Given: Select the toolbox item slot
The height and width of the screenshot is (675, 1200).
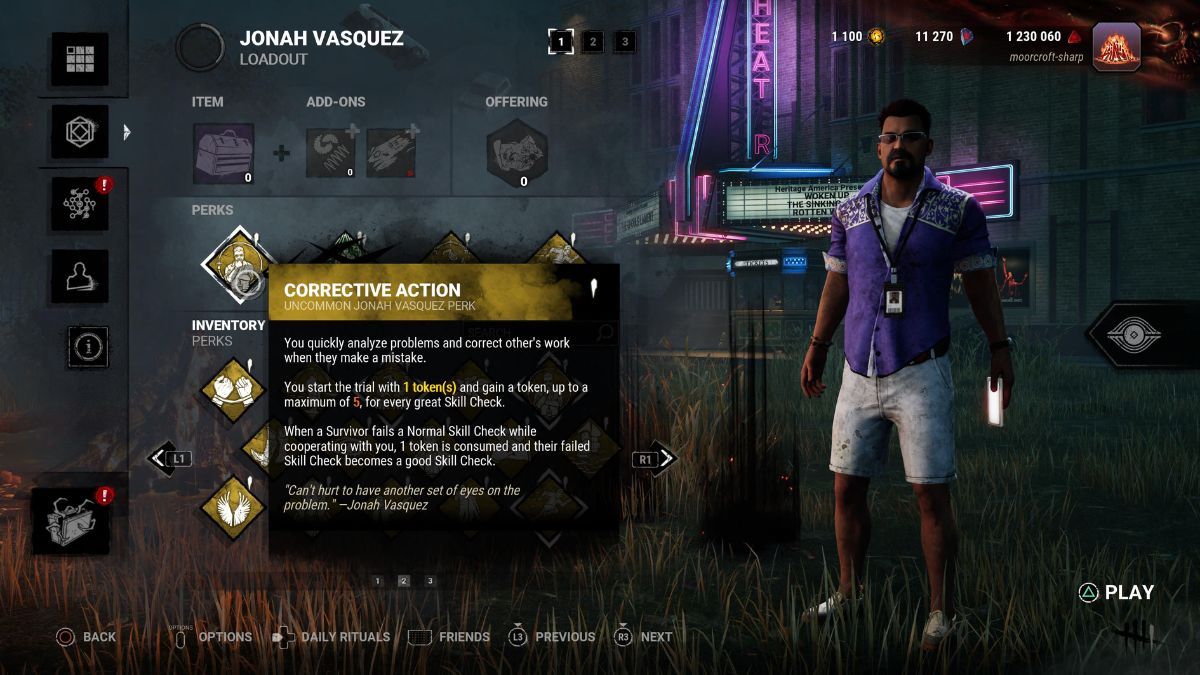Looking at the screenshot, I should [223, 153].
